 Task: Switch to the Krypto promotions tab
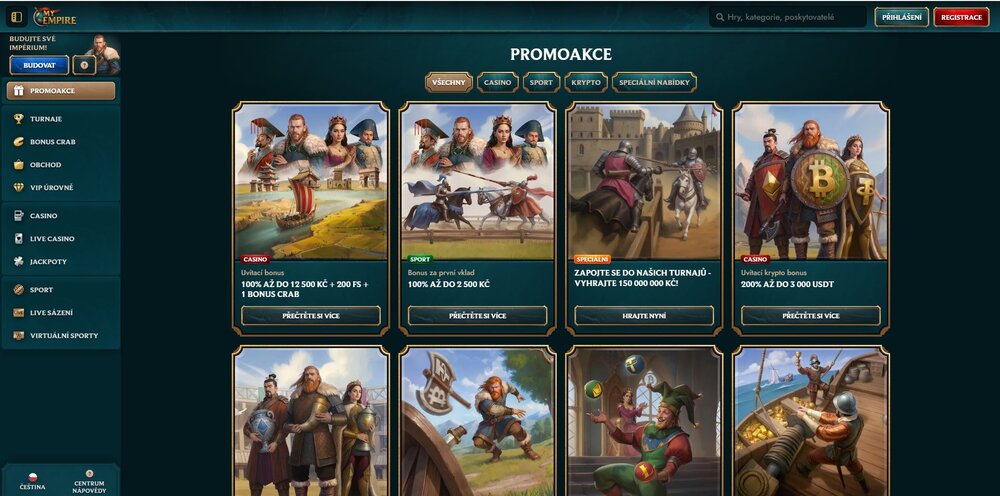[x=586, y=82]
